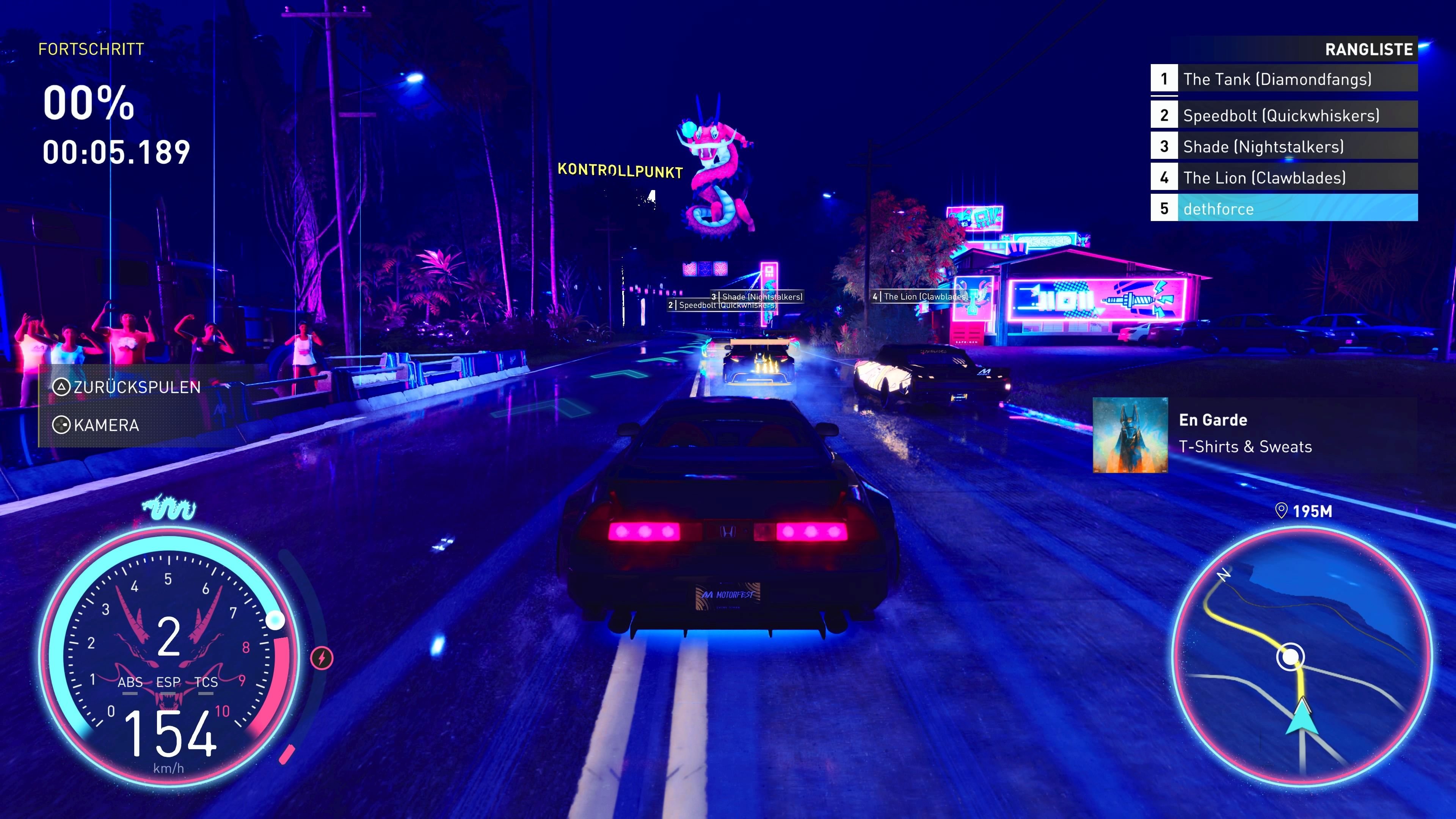This screenshot has height=819, width=1456.
Task: Toggle the TCS indicator on the dashboard
Action: pyautogui.click(x=205, y=683)
